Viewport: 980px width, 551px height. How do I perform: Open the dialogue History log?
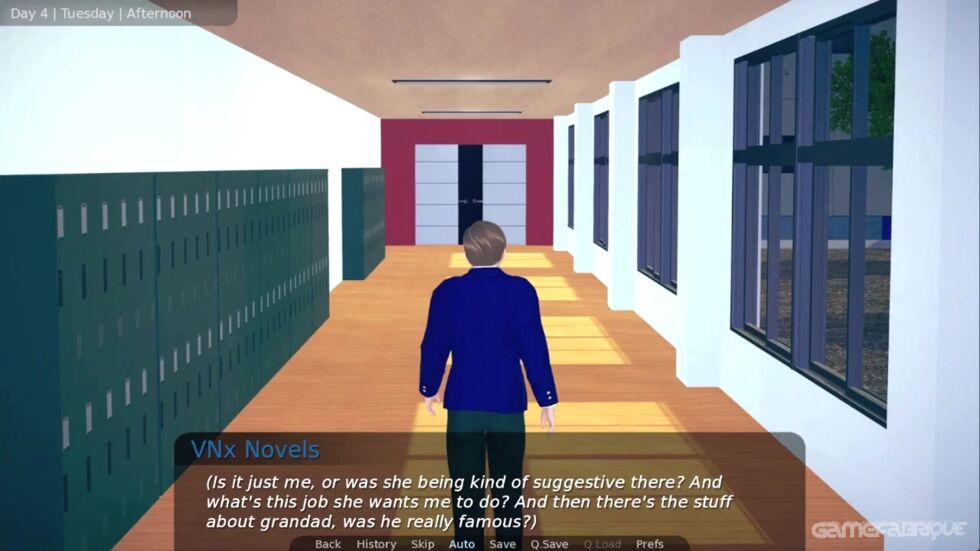(x=376, y=544)
